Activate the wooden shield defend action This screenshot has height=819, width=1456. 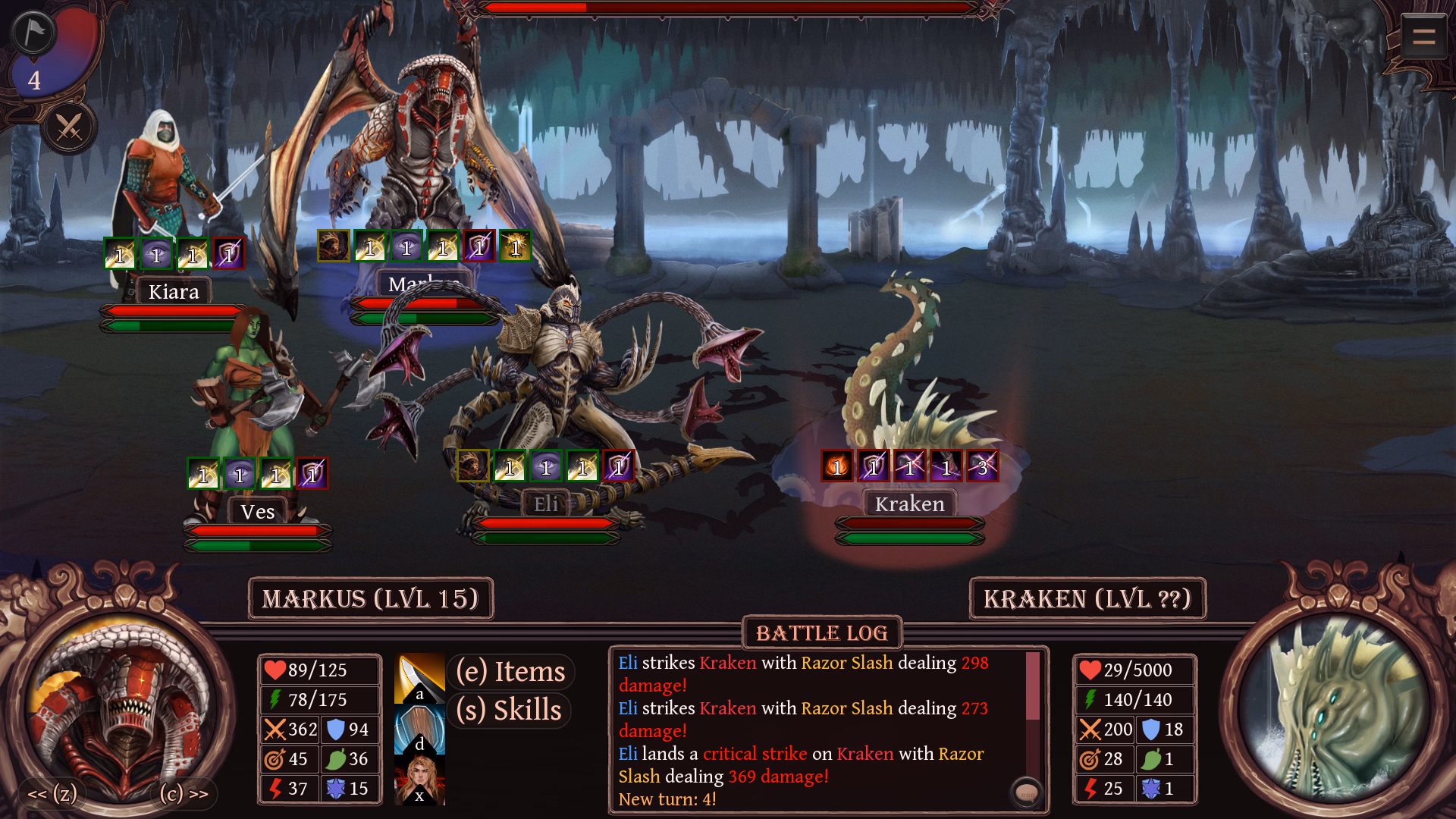419,729
